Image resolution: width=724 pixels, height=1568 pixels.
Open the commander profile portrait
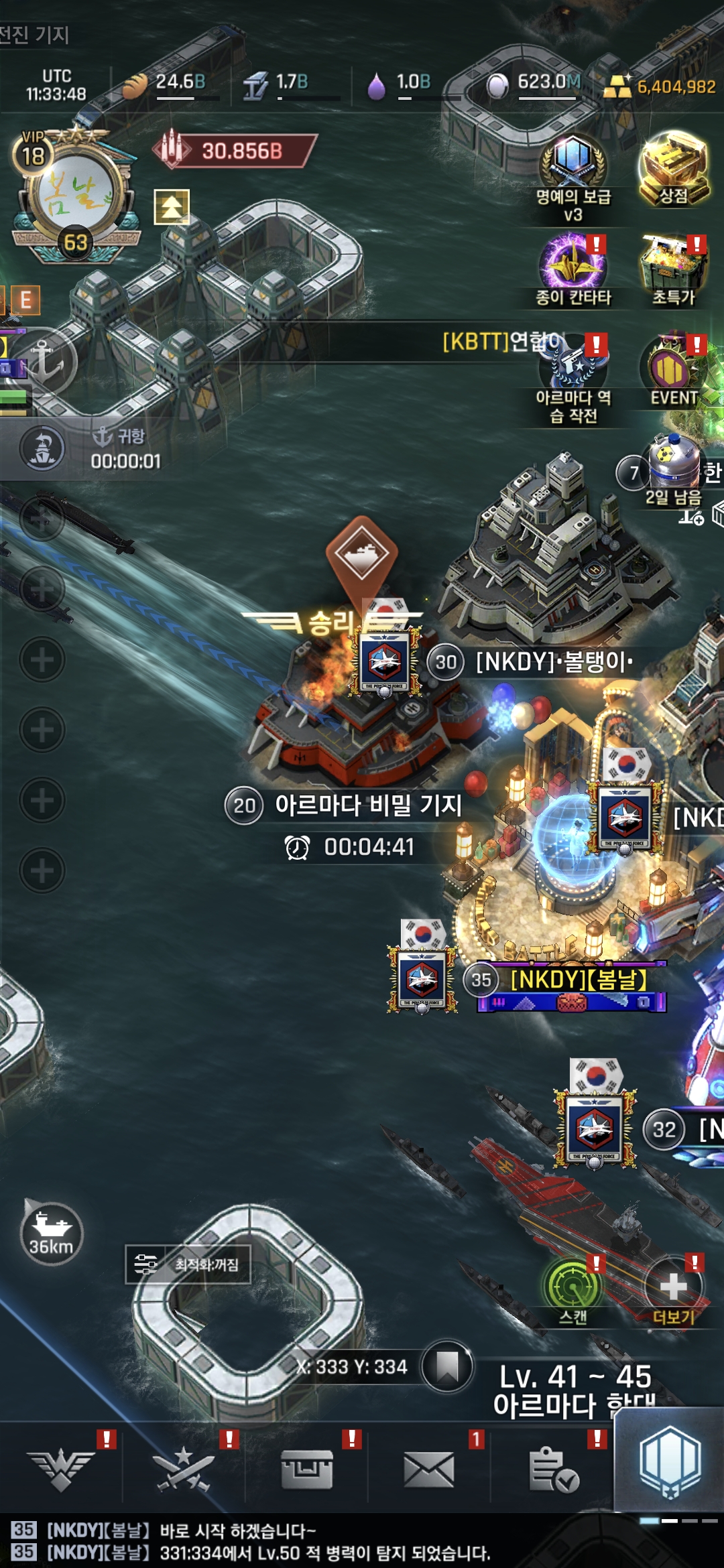click(x=75, y=196)
